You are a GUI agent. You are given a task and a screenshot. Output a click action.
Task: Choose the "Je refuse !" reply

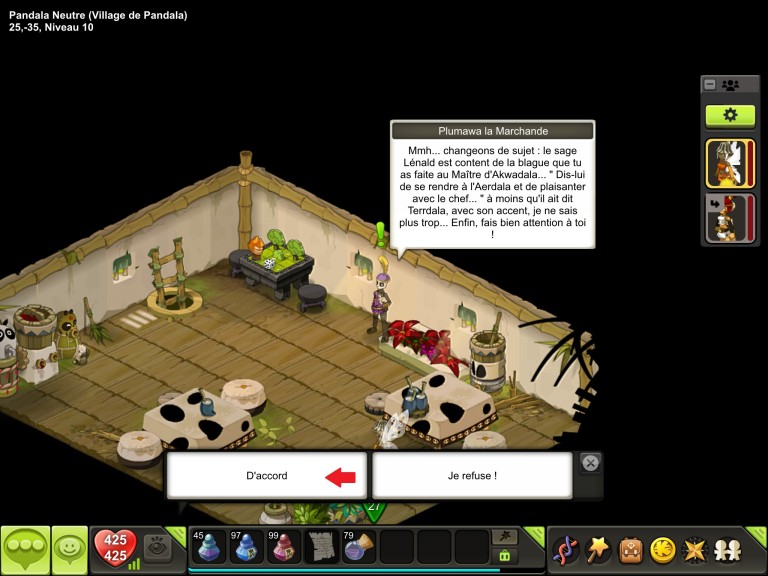tap(472, 476)
